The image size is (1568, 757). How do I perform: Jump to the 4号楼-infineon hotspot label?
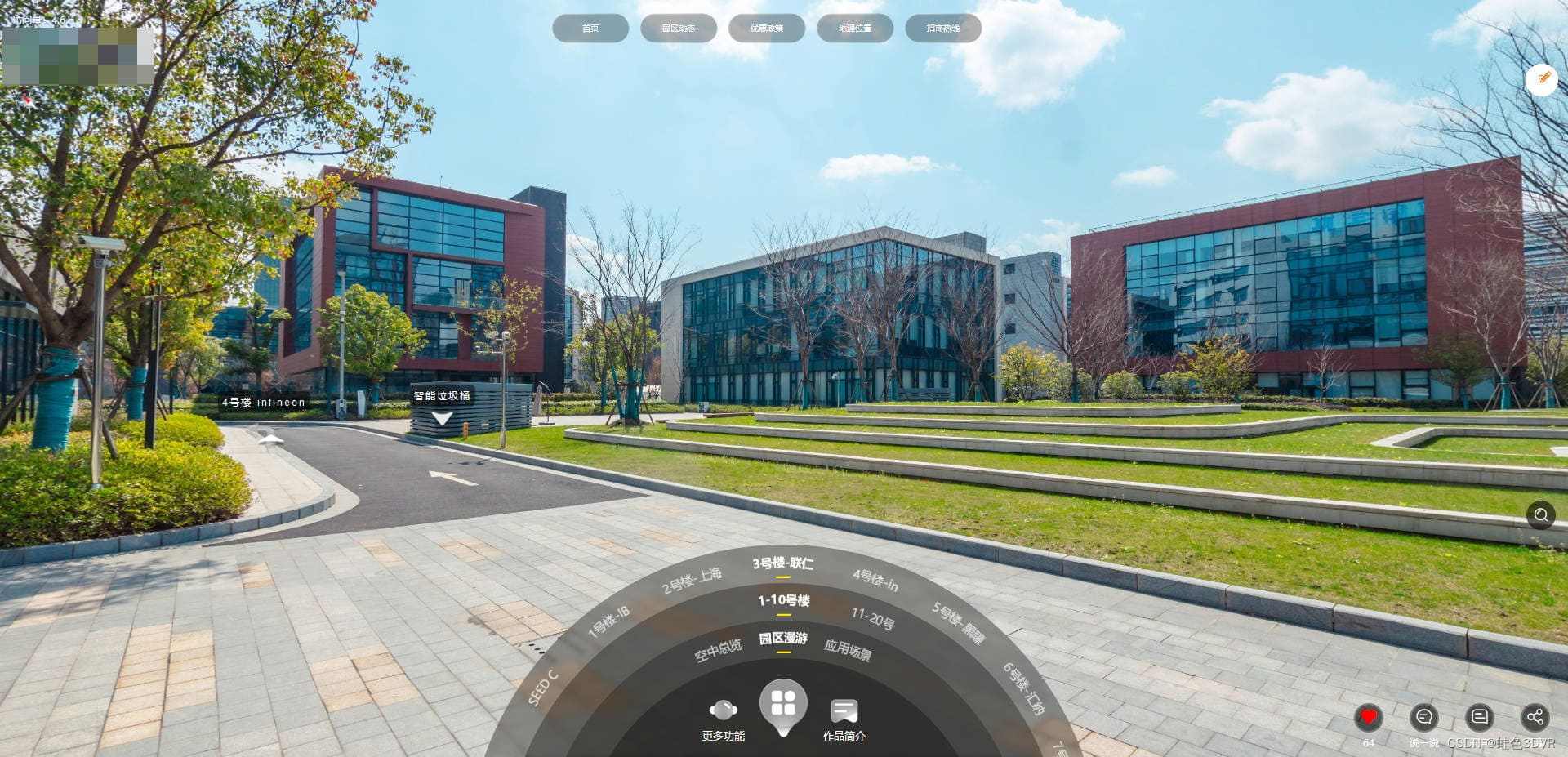[264, 402]
